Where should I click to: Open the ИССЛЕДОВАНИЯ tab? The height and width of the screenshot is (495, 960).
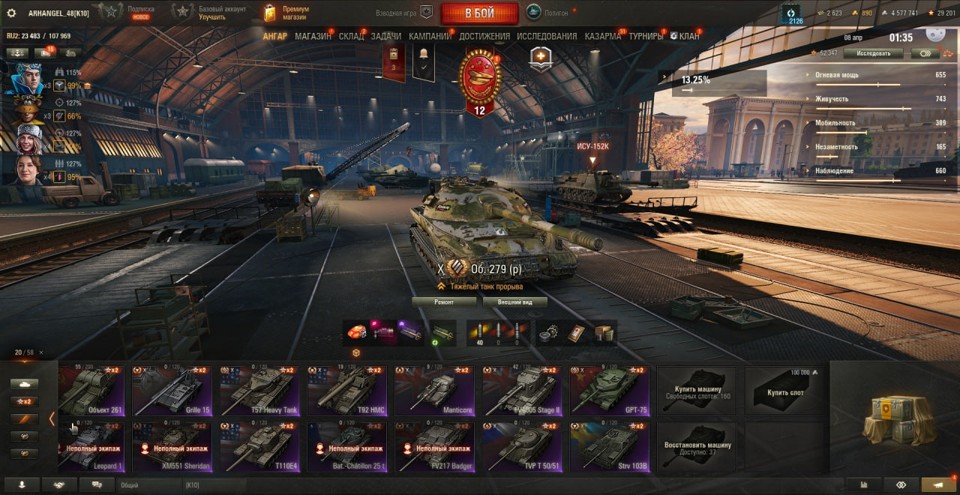pyautogui.click(x=547, y=37)
